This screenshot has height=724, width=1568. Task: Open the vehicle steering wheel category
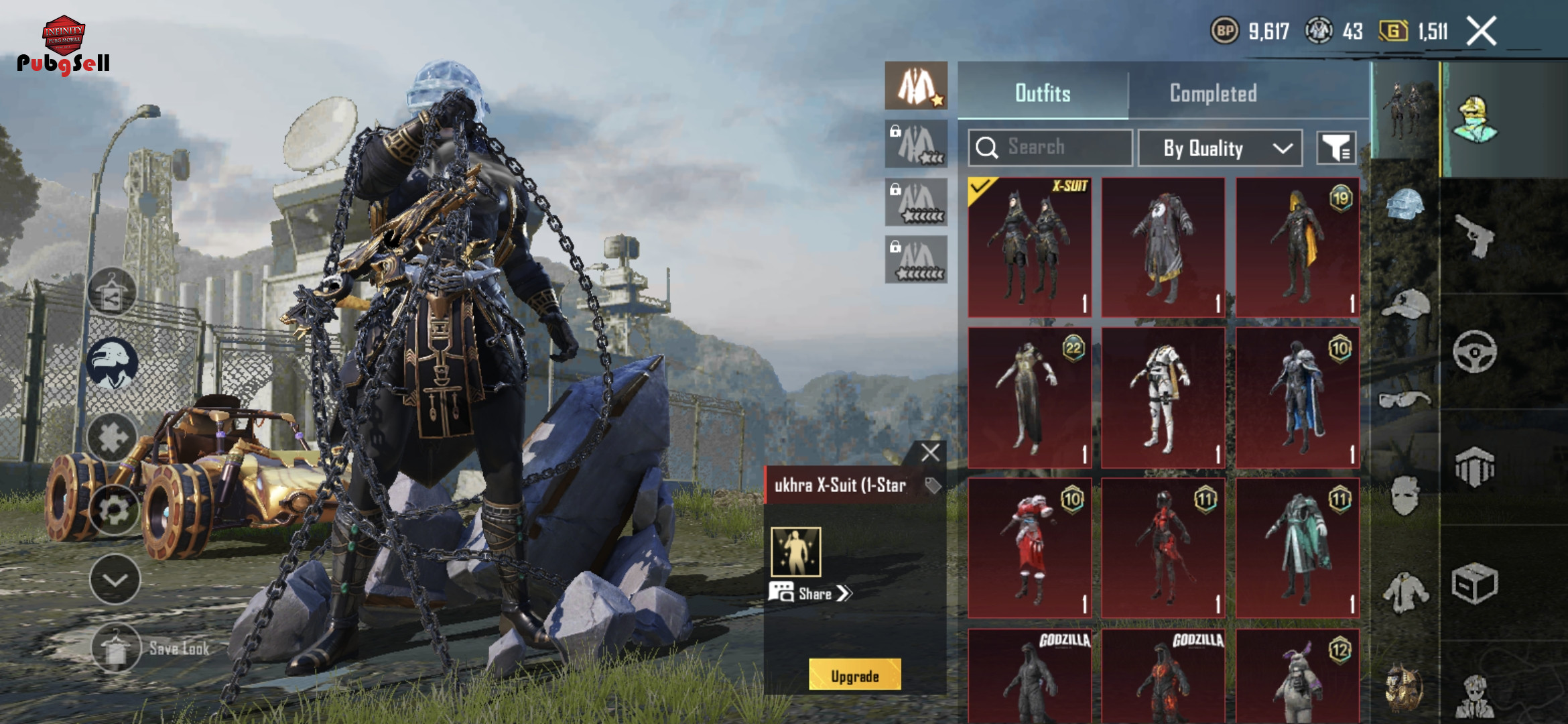(1474, 351)
